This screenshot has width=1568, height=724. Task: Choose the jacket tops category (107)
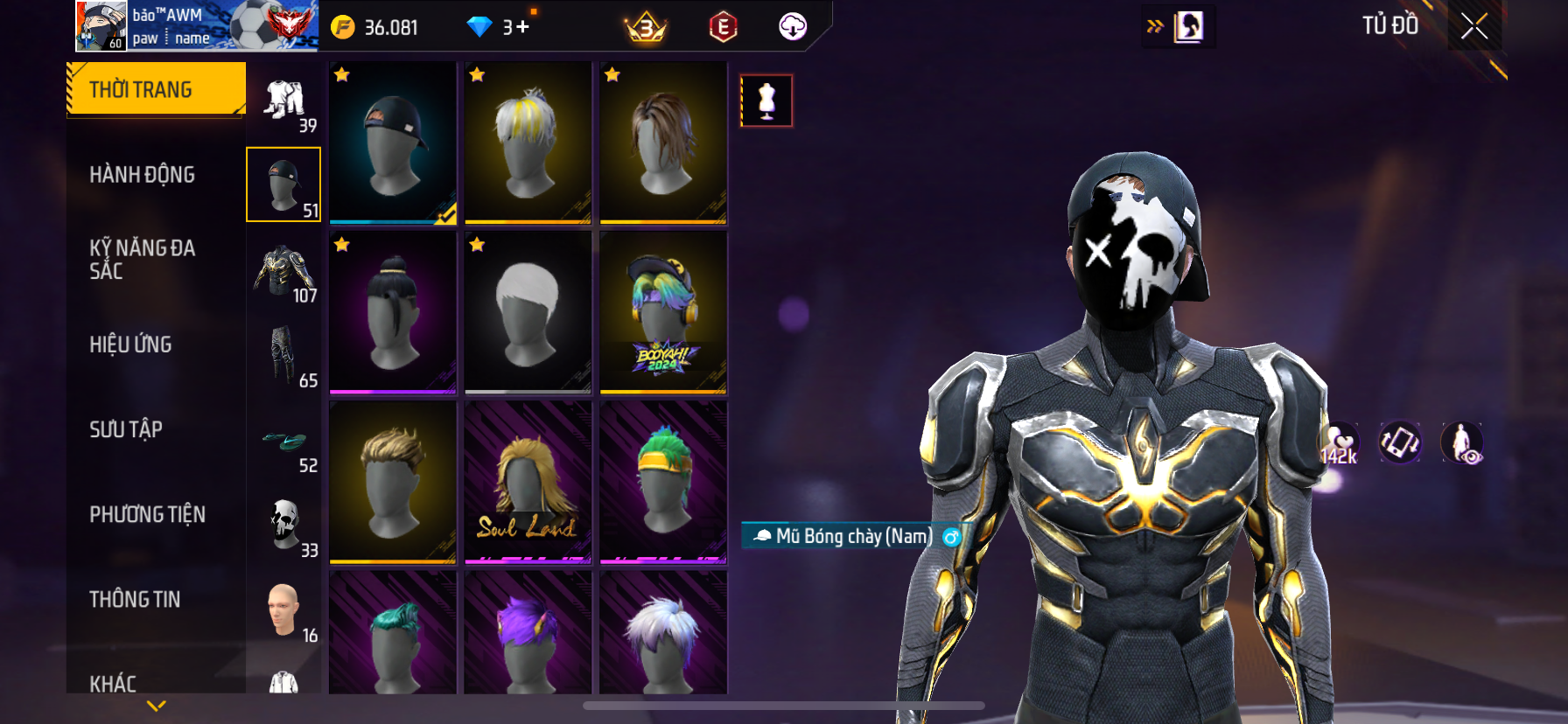[284, 273]
